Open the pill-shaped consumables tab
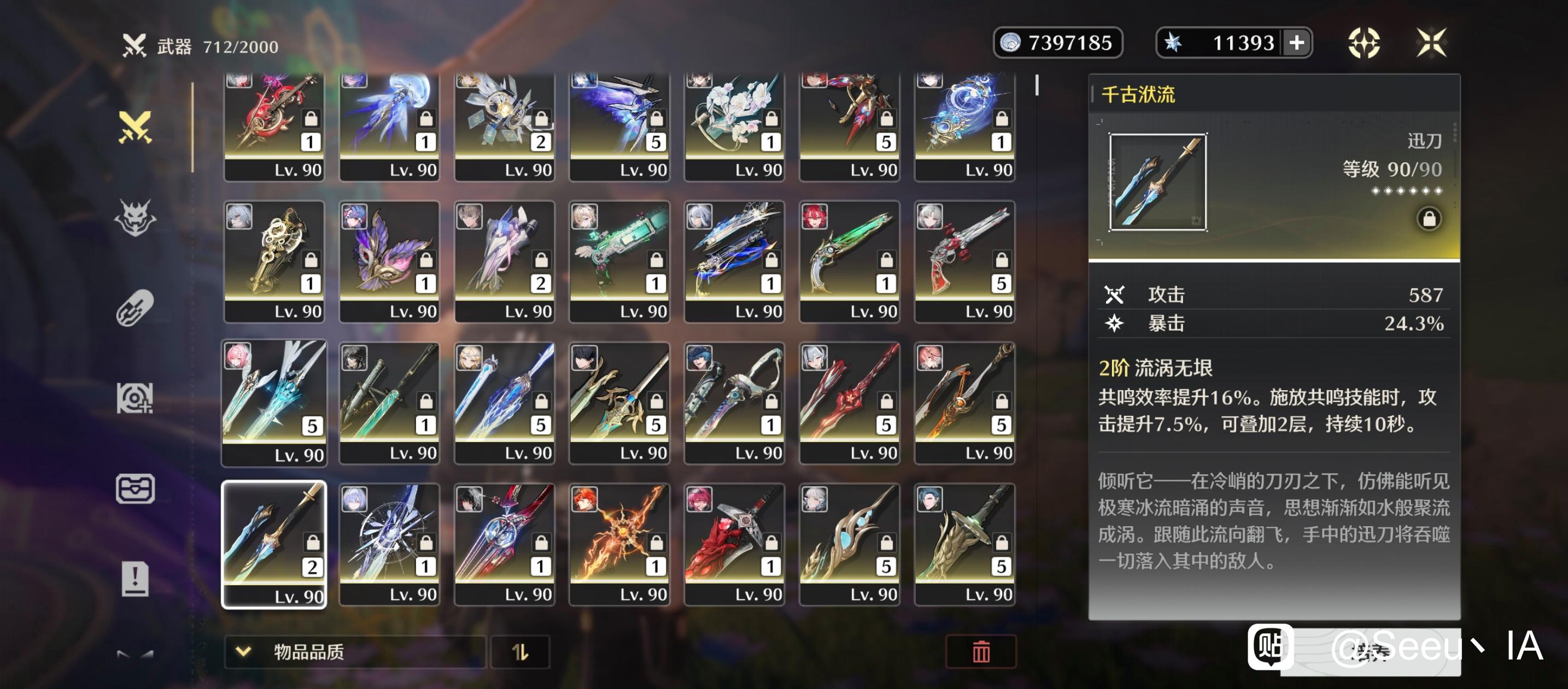 point(135,308)
